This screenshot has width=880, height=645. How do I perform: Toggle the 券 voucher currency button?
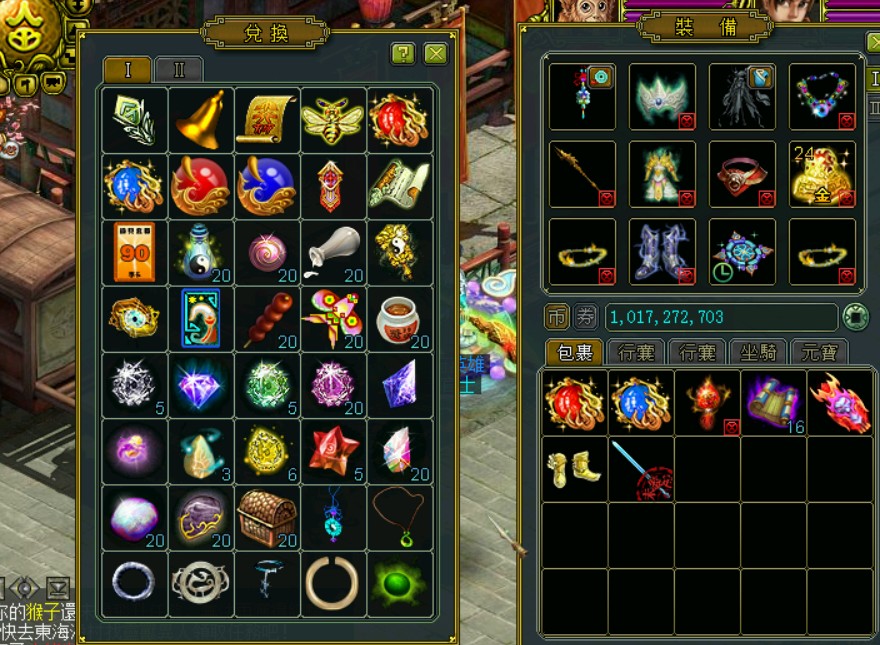click(586, 318)
